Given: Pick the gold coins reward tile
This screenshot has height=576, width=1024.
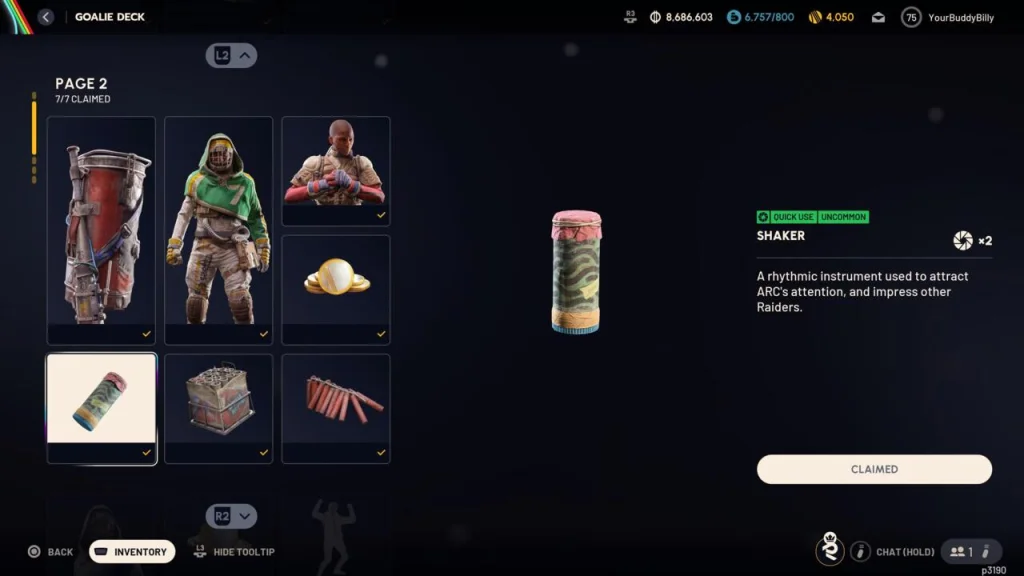Looking at the screenshot, I should coord(335,289).
